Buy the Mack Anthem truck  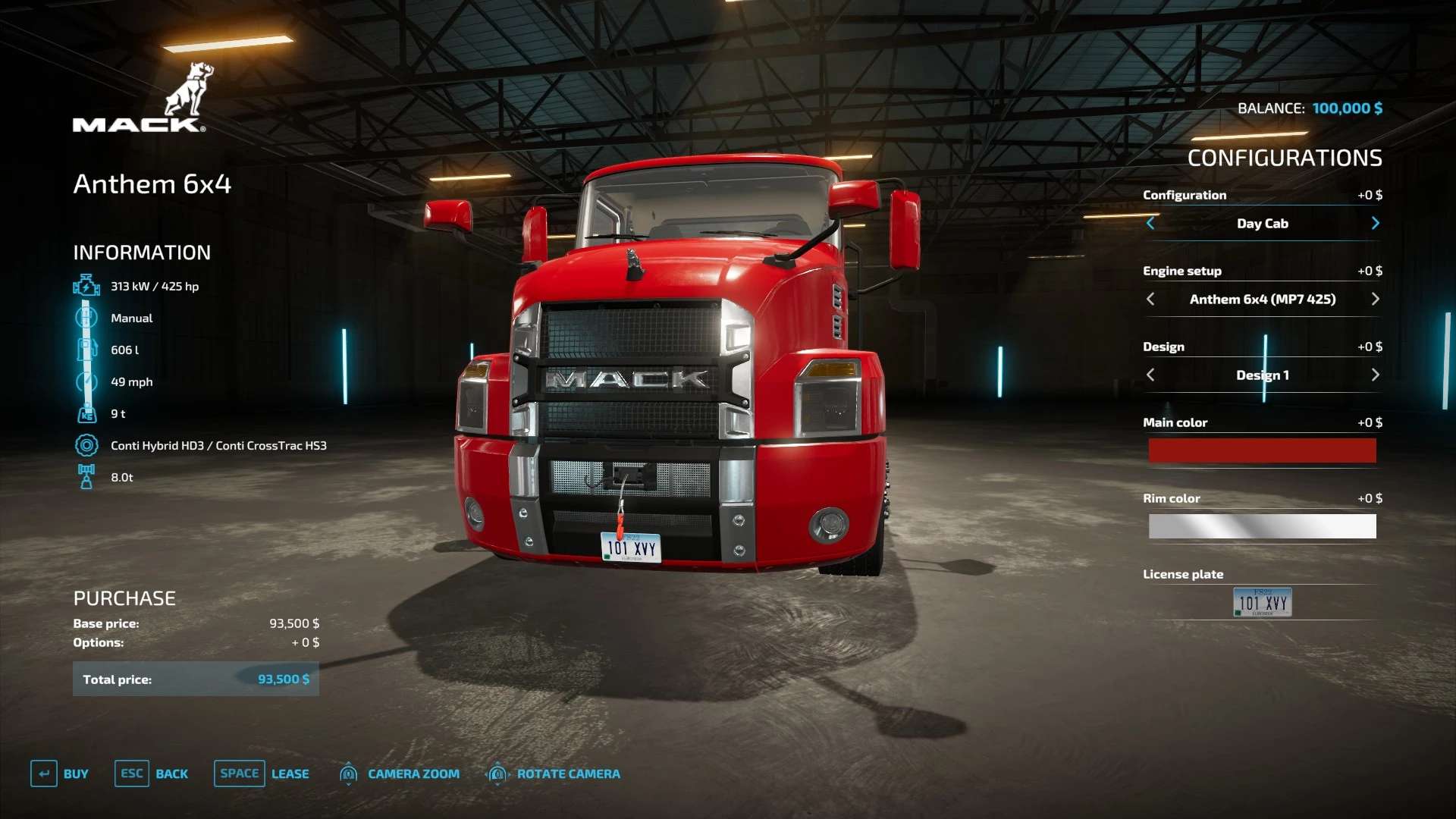[x=60, y=773]
